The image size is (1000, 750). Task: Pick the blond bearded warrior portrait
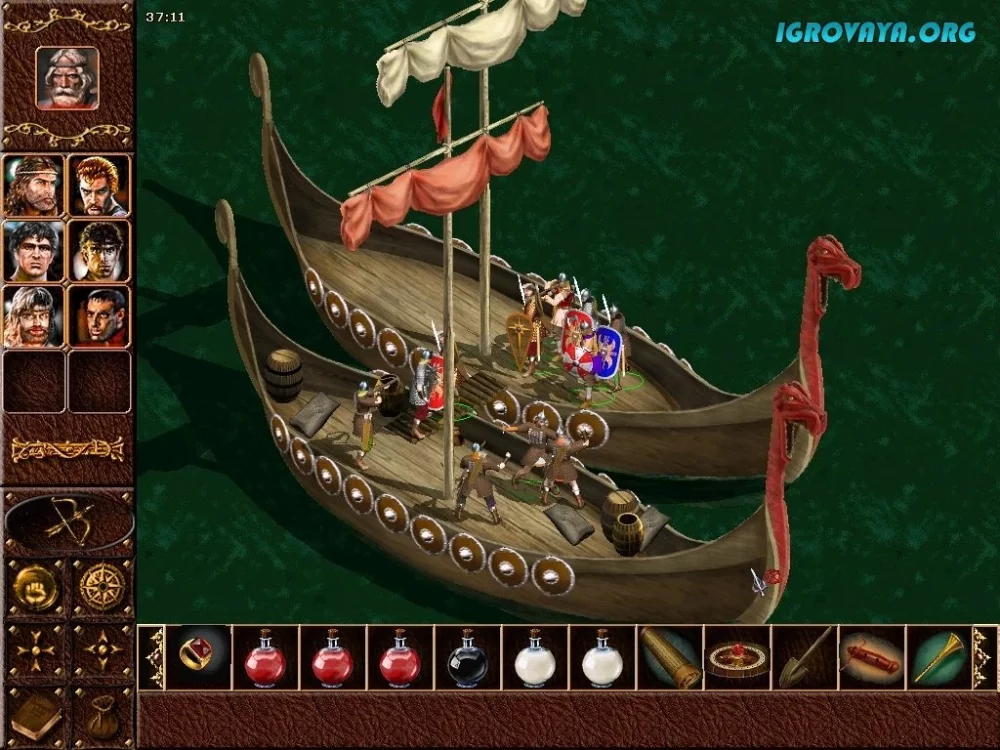click(33, 316)
